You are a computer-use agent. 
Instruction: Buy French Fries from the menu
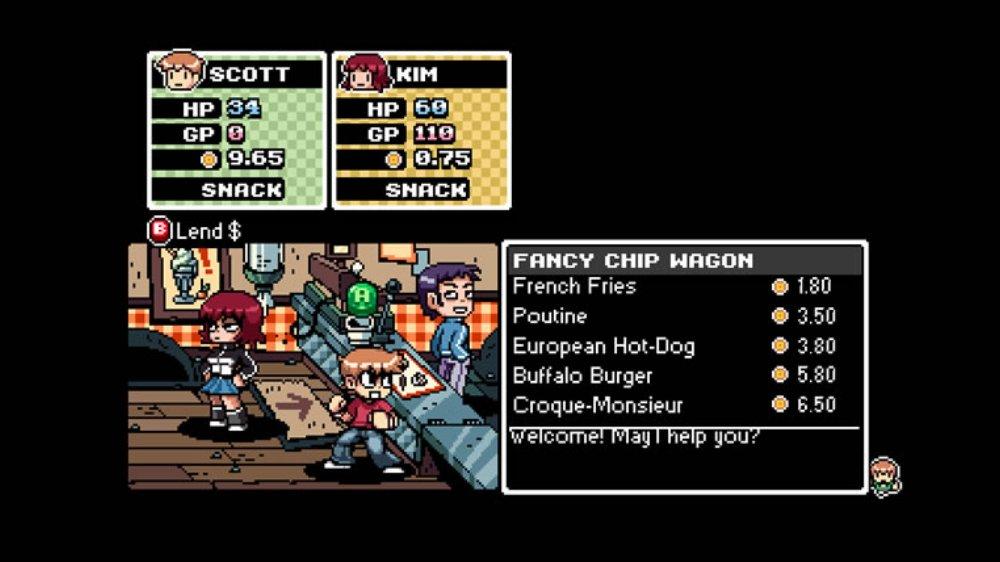click(574, 287)
